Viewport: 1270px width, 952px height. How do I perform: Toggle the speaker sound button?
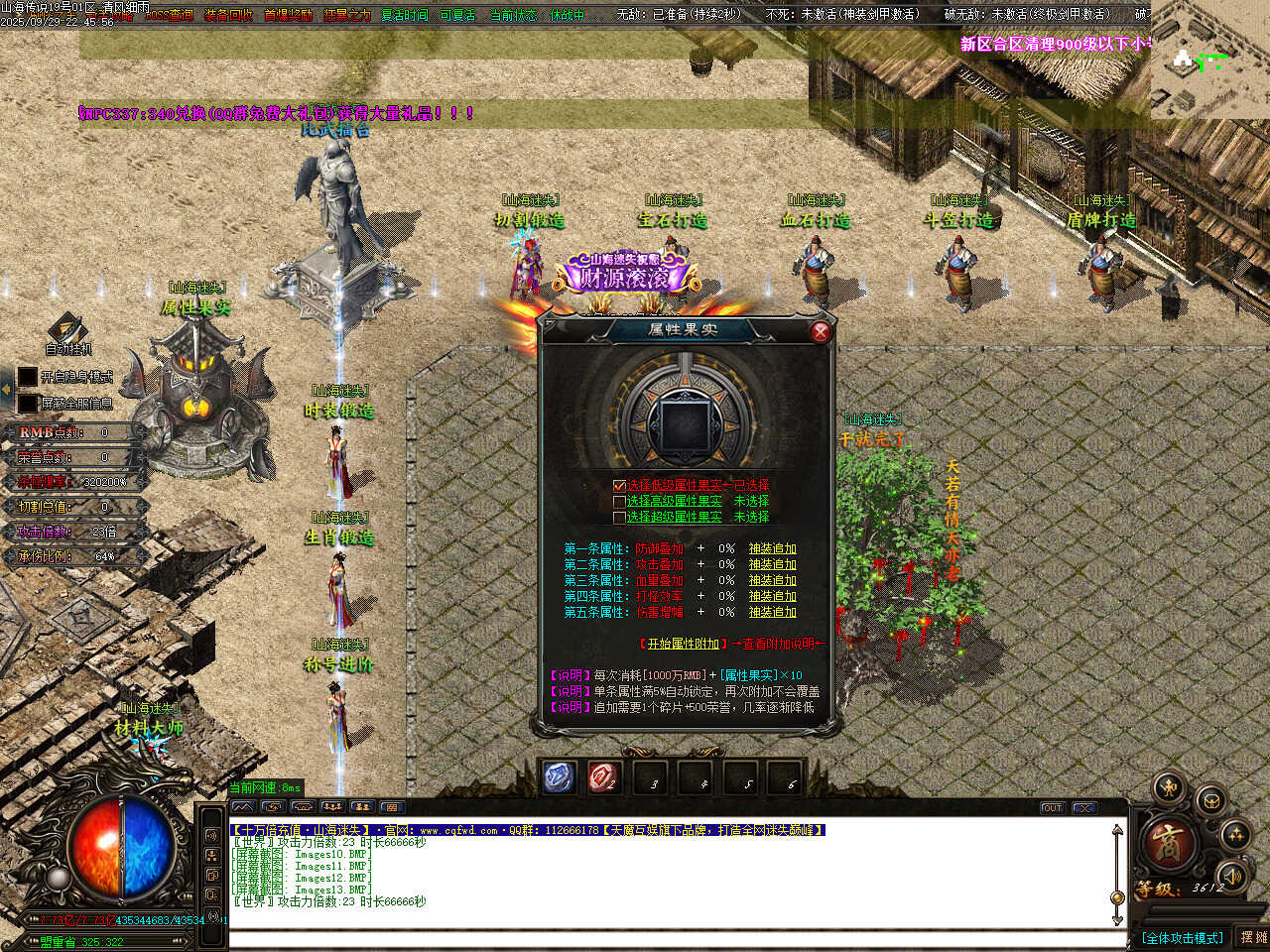1231,876
